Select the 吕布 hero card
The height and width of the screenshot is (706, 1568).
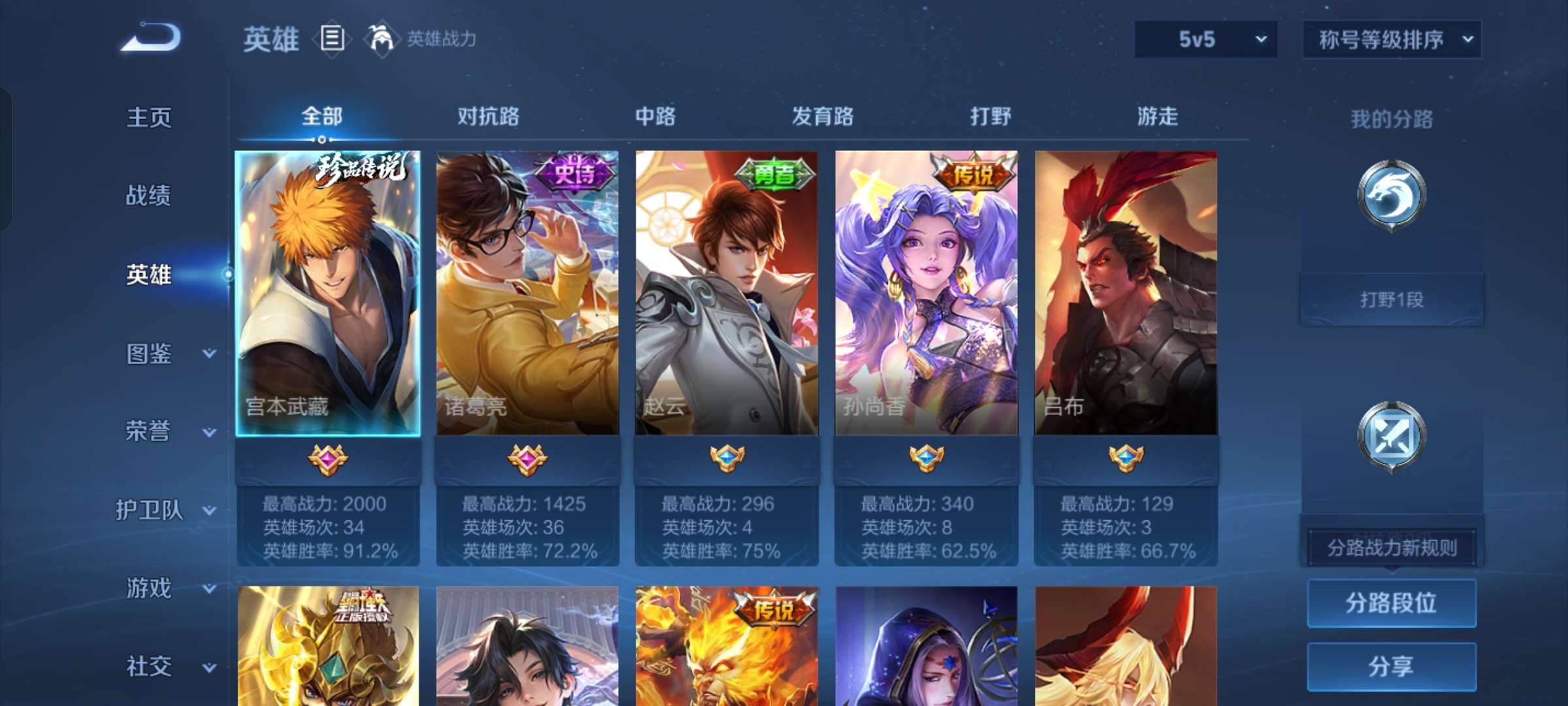tap(1125, 294)
